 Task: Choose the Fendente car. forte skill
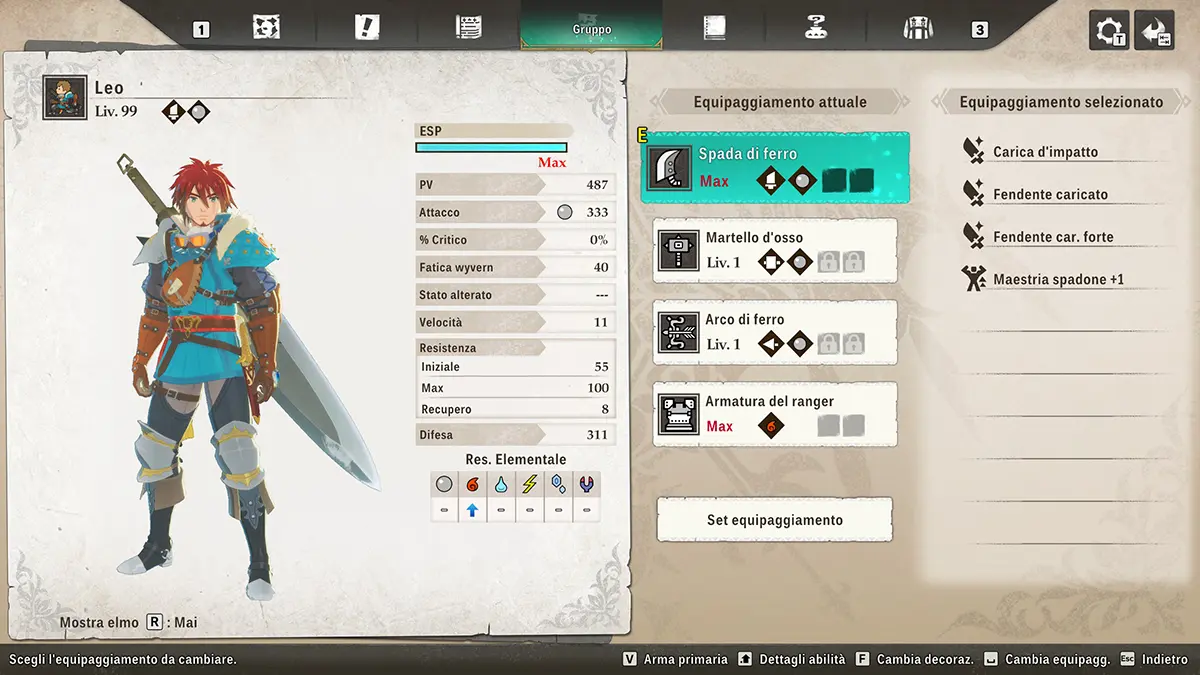coord(1053,237)
